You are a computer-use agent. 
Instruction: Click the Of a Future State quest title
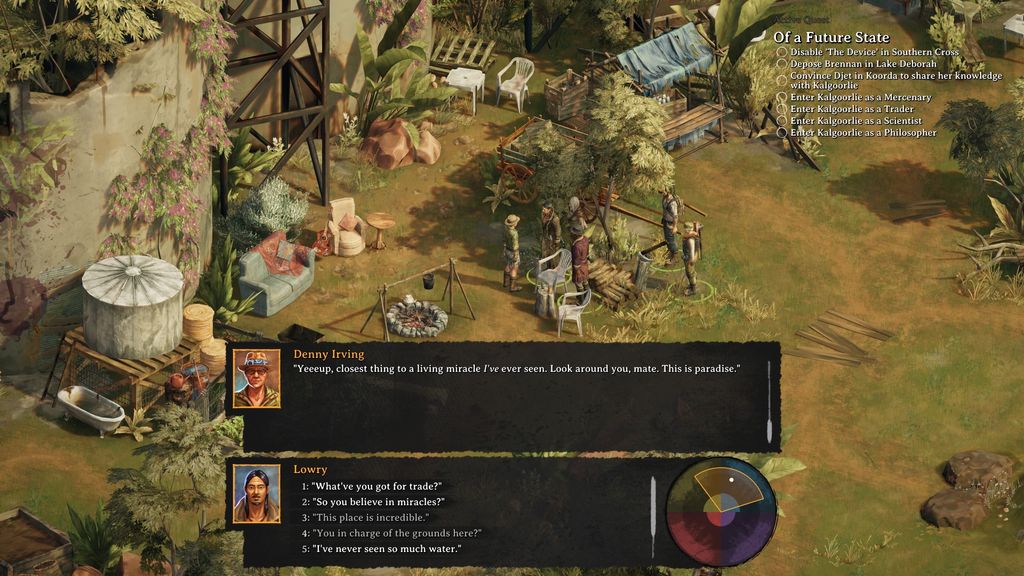pyautogui.click(x=831, y=38)
